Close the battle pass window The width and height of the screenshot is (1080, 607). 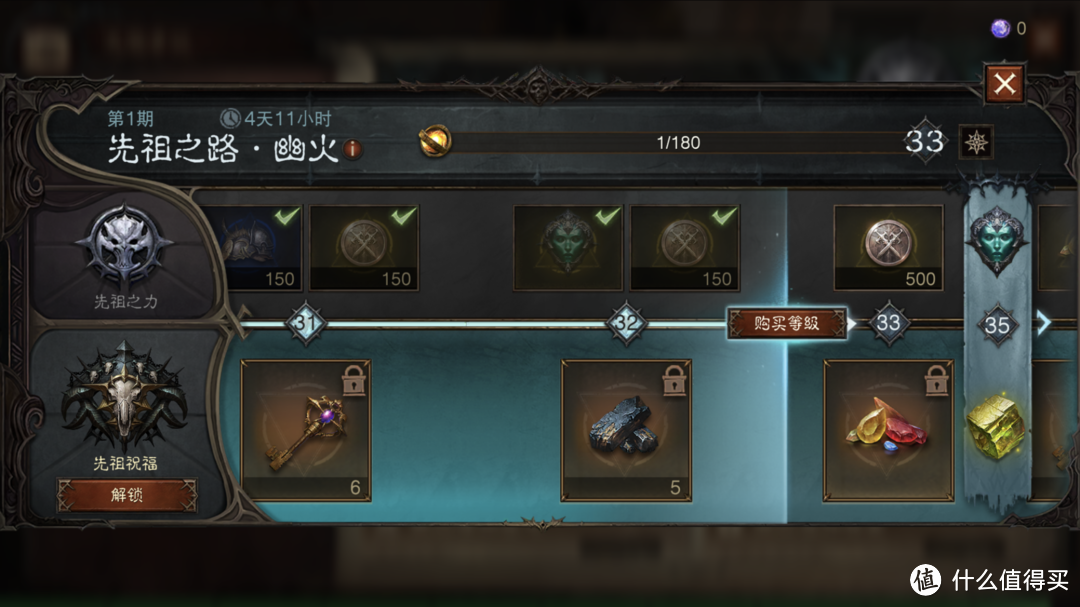coord(1004,84)
